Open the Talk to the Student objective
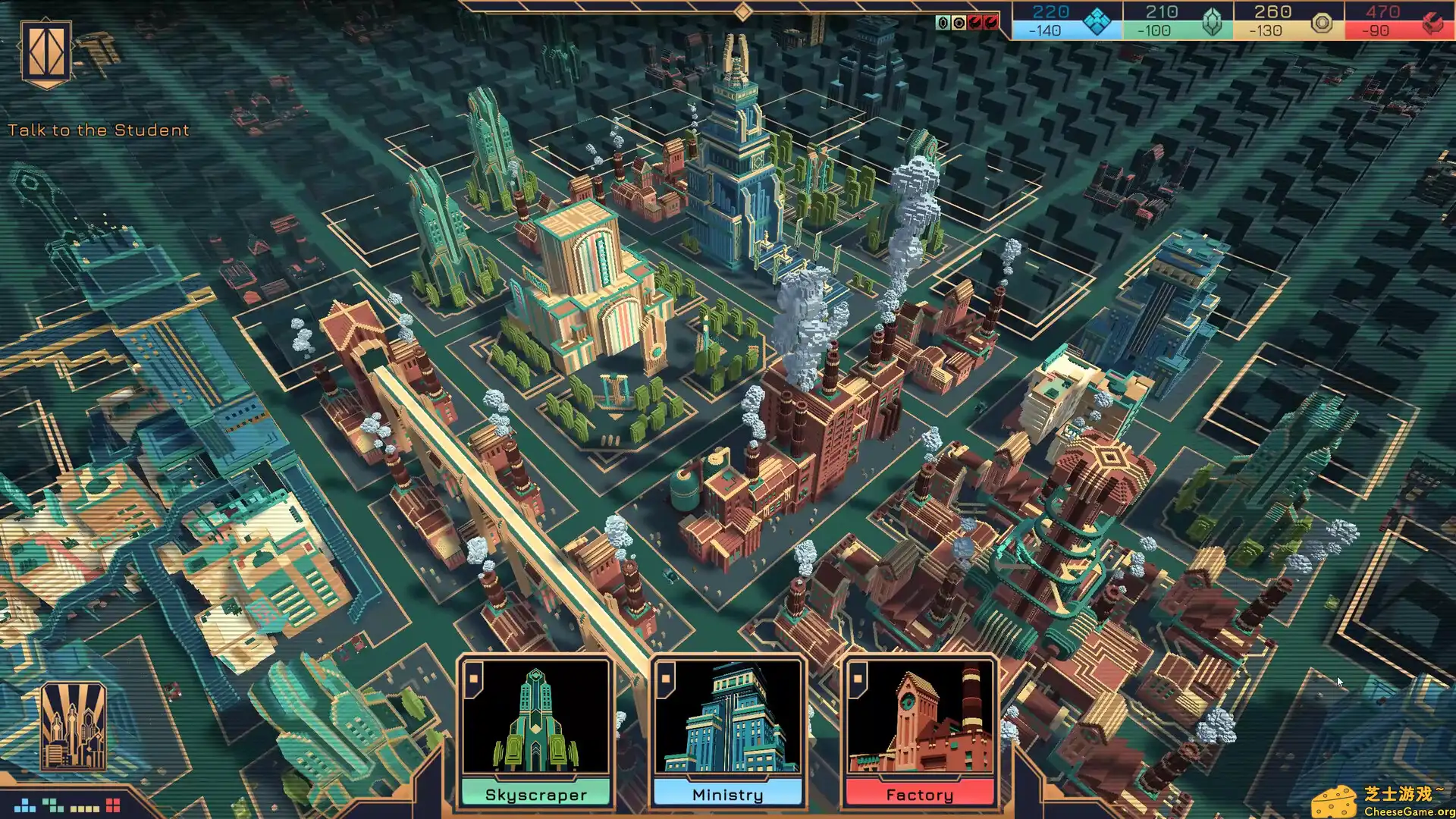 pyautogui.click(x=99, y=130)
